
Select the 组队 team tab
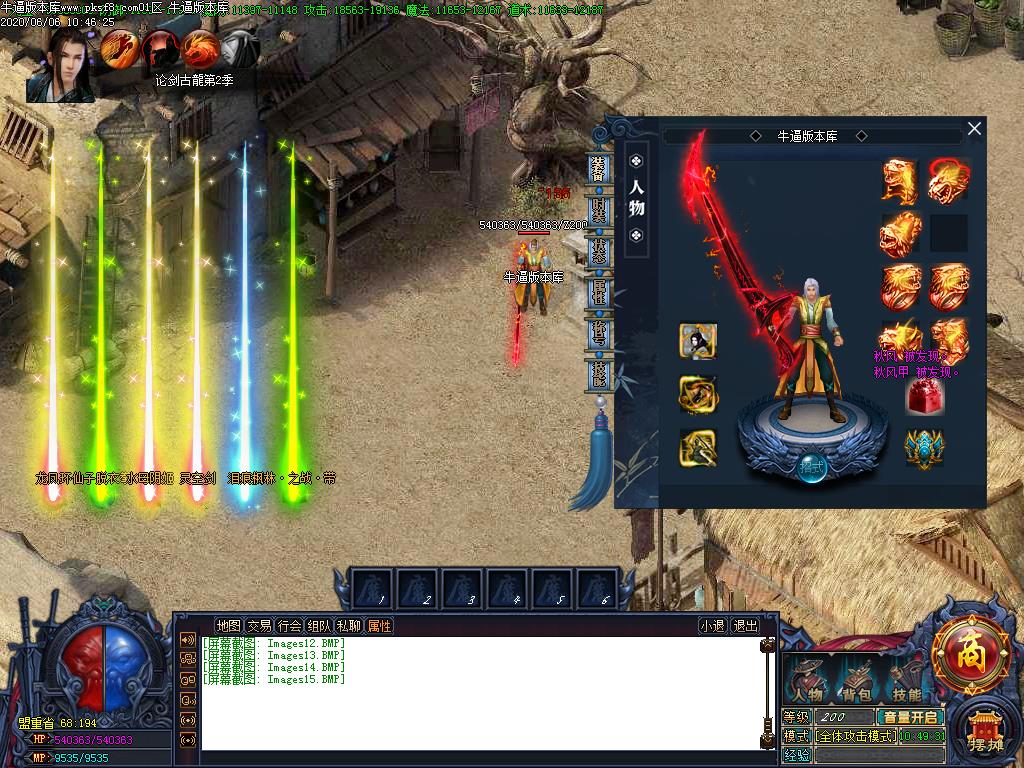(x=319, y=626)
